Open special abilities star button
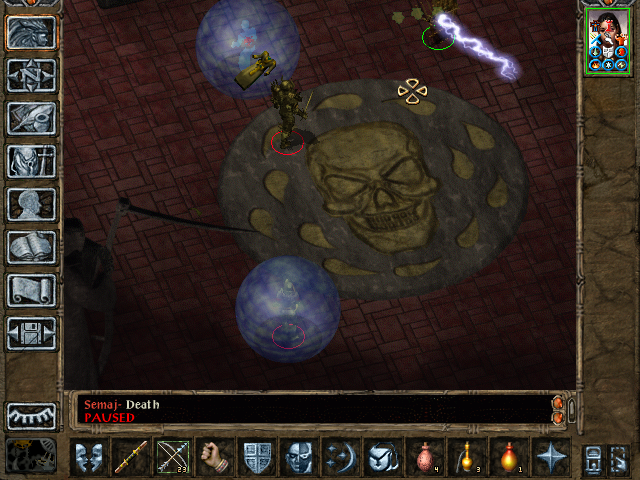 551,457
